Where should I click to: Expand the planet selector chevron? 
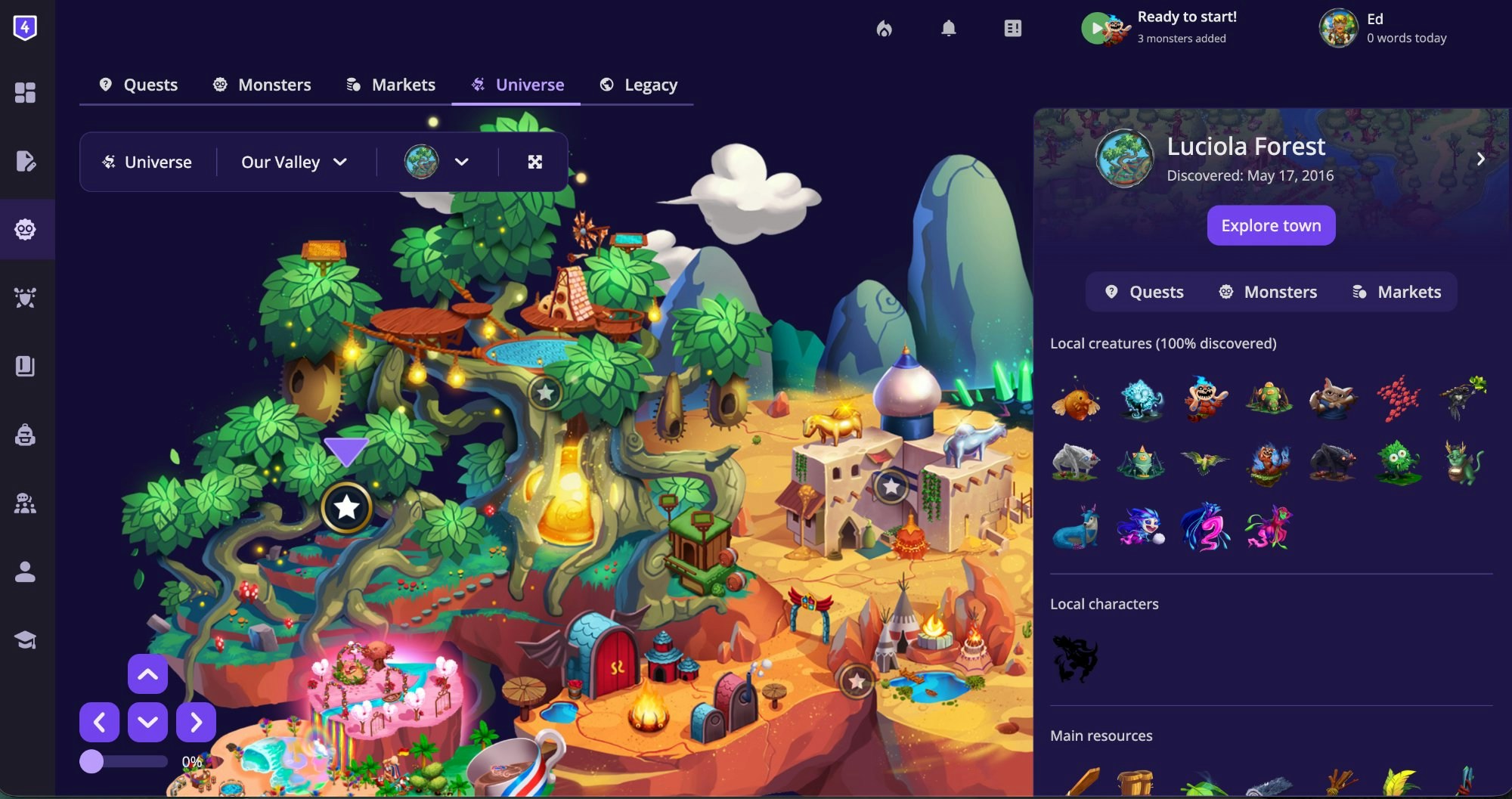coord(462,161)
